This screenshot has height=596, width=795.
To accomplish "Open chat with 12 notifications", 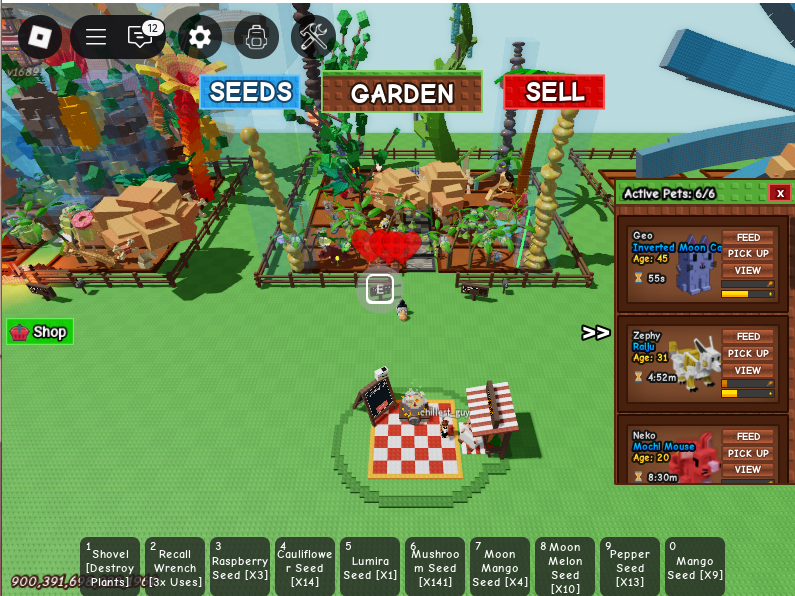I will [141, 38].
